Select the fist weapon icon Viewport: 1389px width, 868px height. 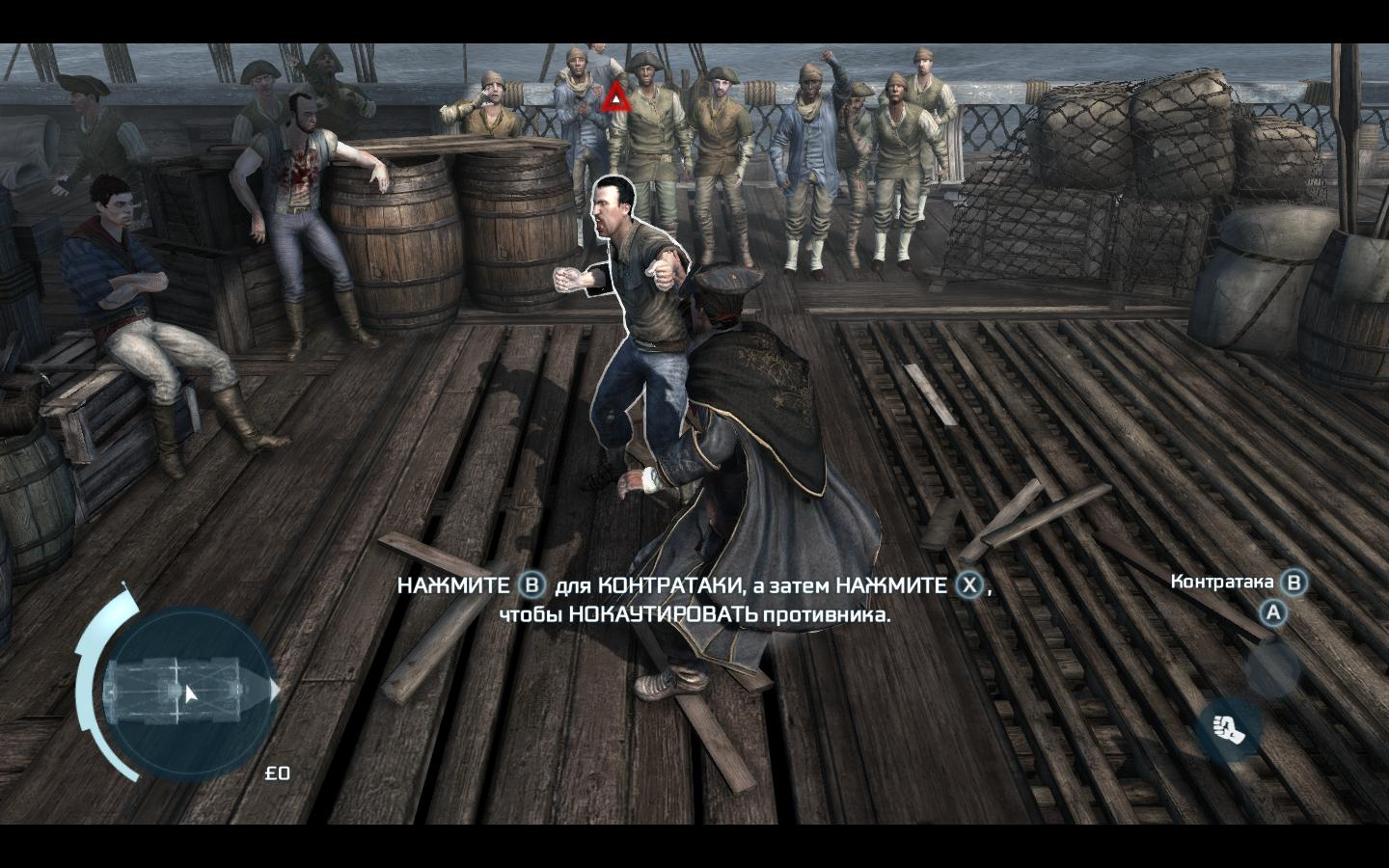pyautogui.click(x=1228, y=729)
